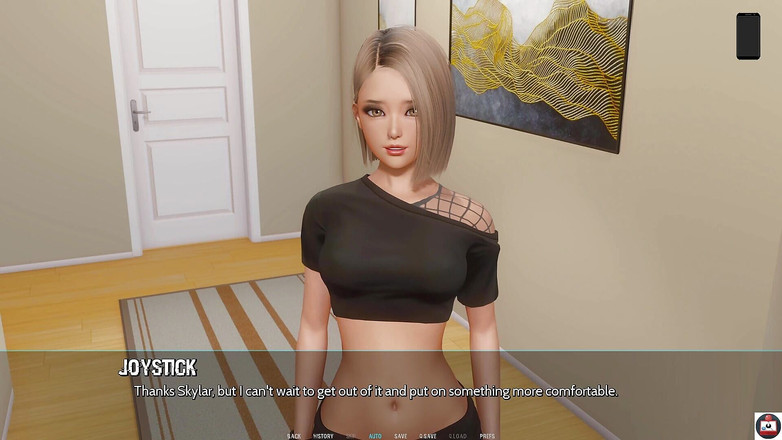Go back one line with Back
The image size is (782, 440).
tap(294, 436)
